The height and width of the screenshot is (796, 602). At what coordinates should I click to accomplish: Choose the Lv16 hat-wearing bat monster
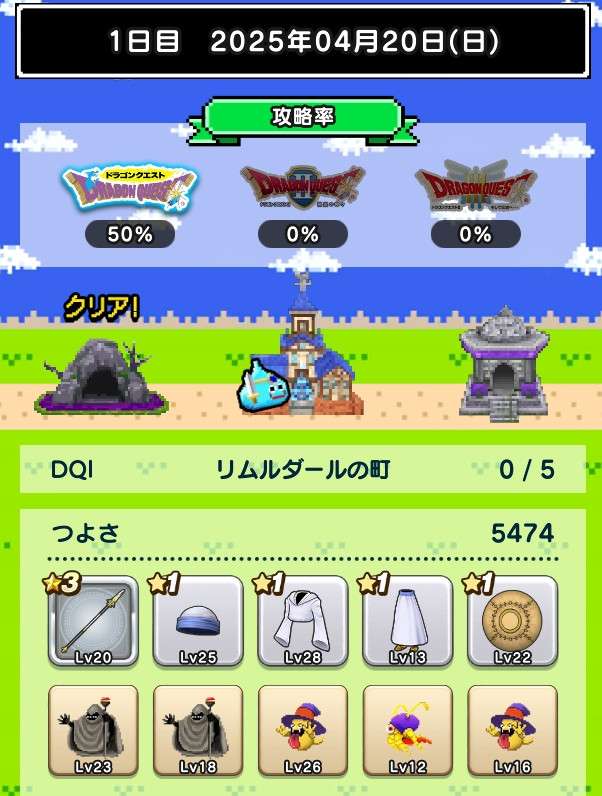tap(511, 731)
